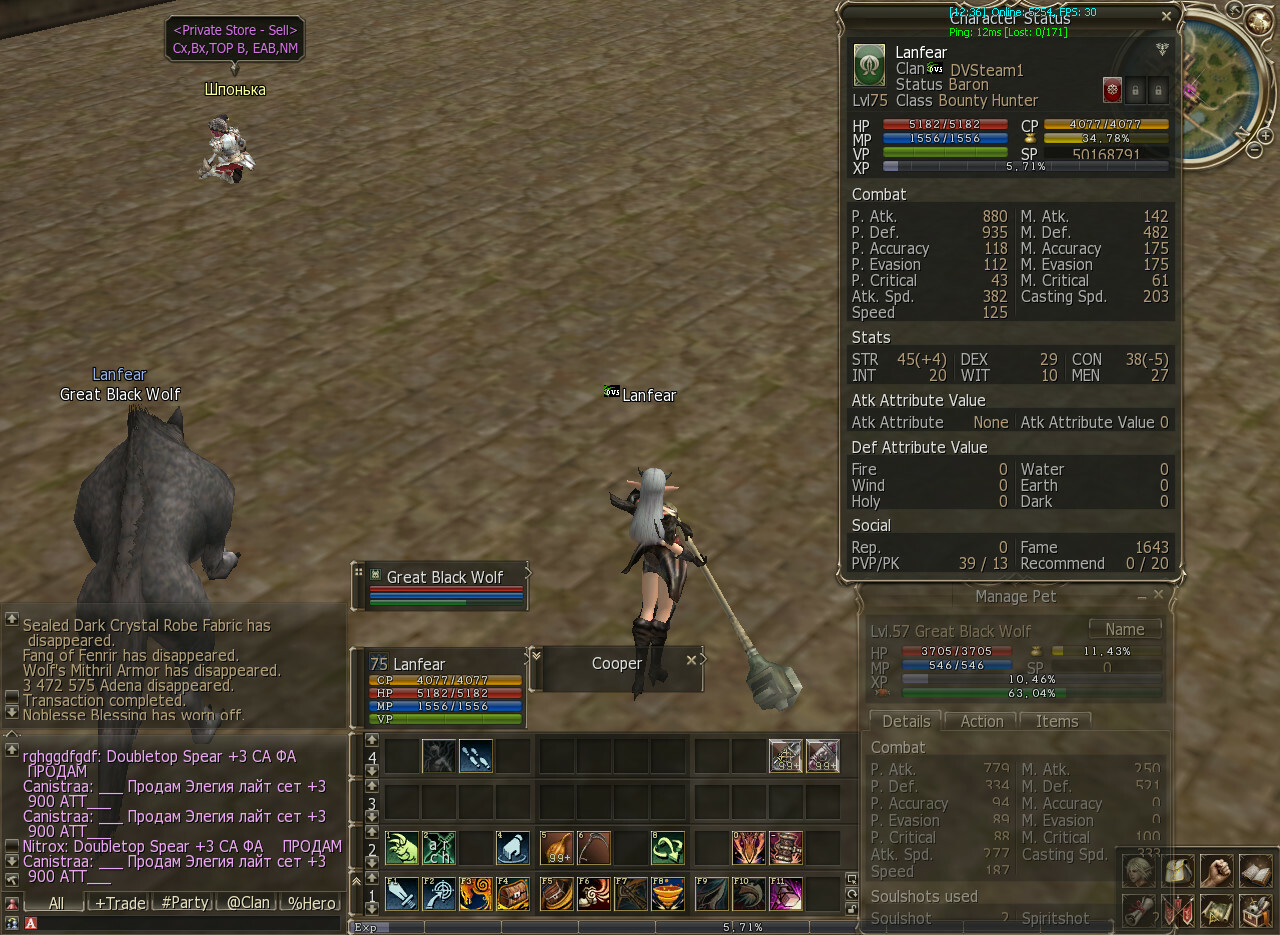Viewport: 1280px width, 935px height.
Task: Select the pet Details tab
Action: point(906,721)
